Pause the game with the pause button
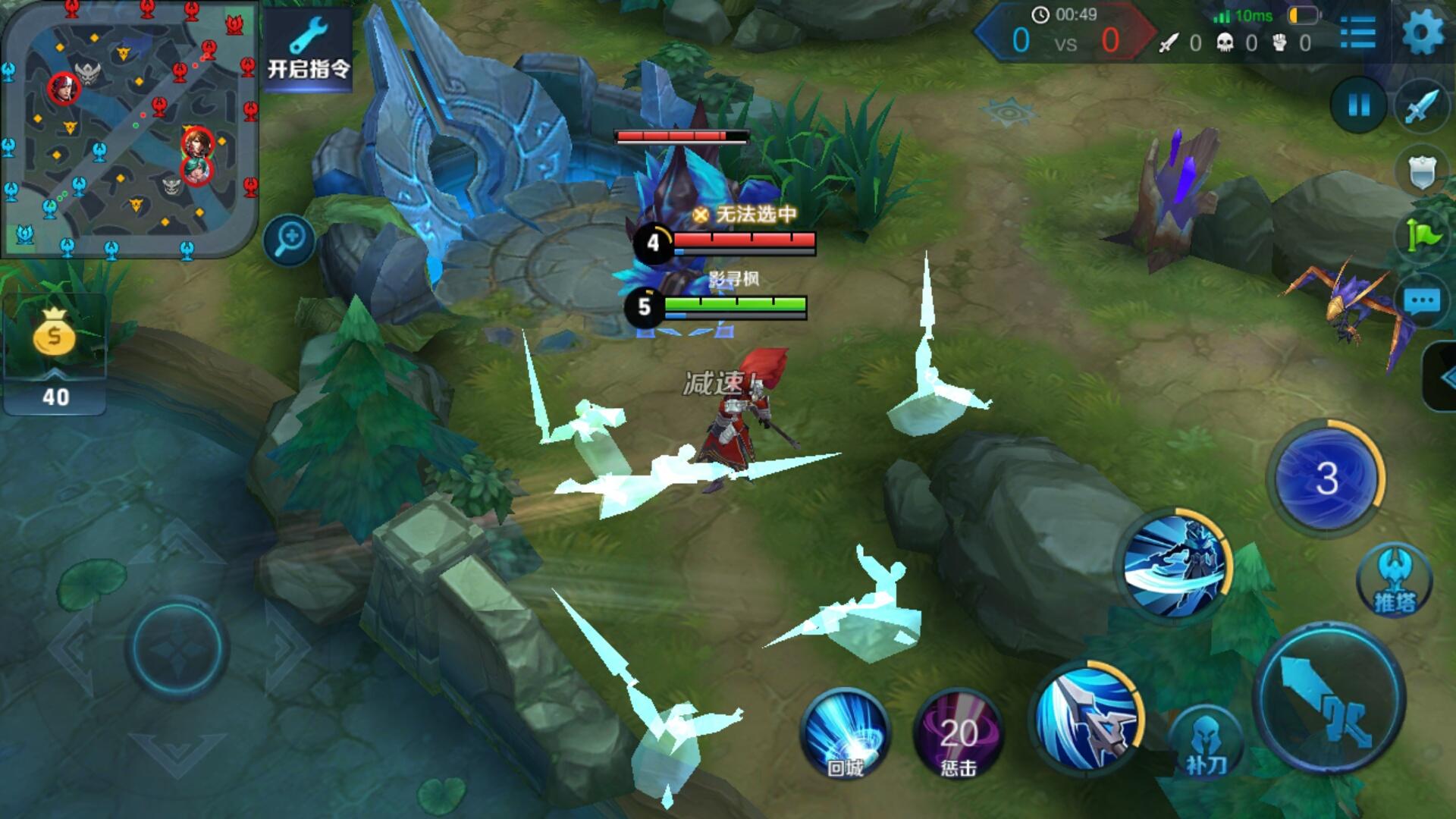This screenshot has width=1456, height=819. click(1358, 105)
